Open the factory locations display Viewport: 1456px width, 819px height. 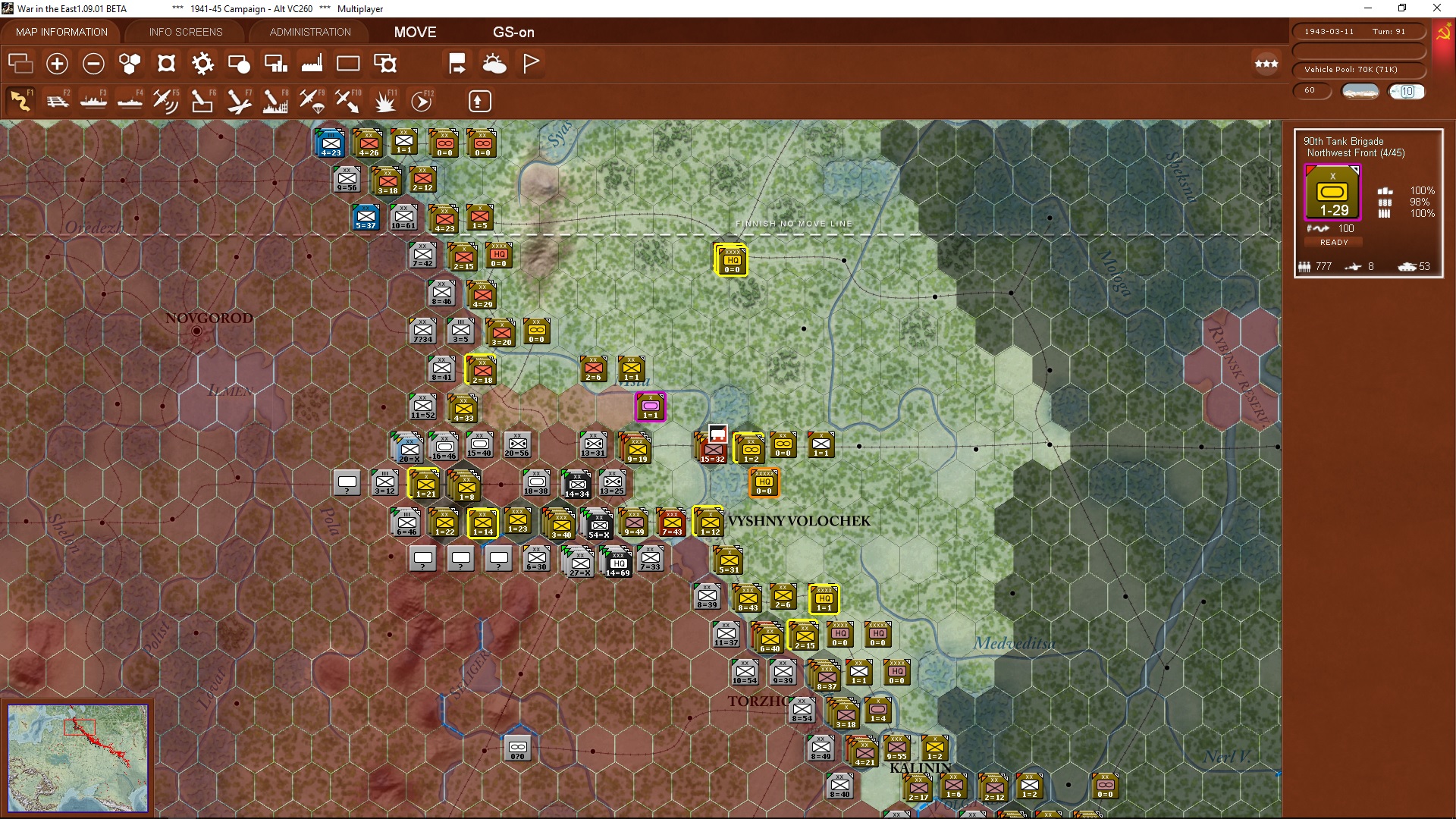click(312, 64)
